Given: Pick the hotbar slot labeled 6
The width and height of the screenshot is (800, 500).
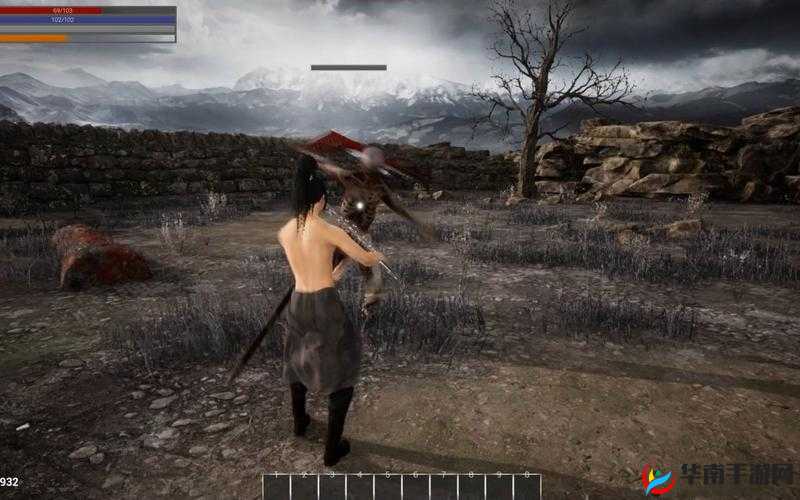Looking at the screenshot, I should point(416,487).
